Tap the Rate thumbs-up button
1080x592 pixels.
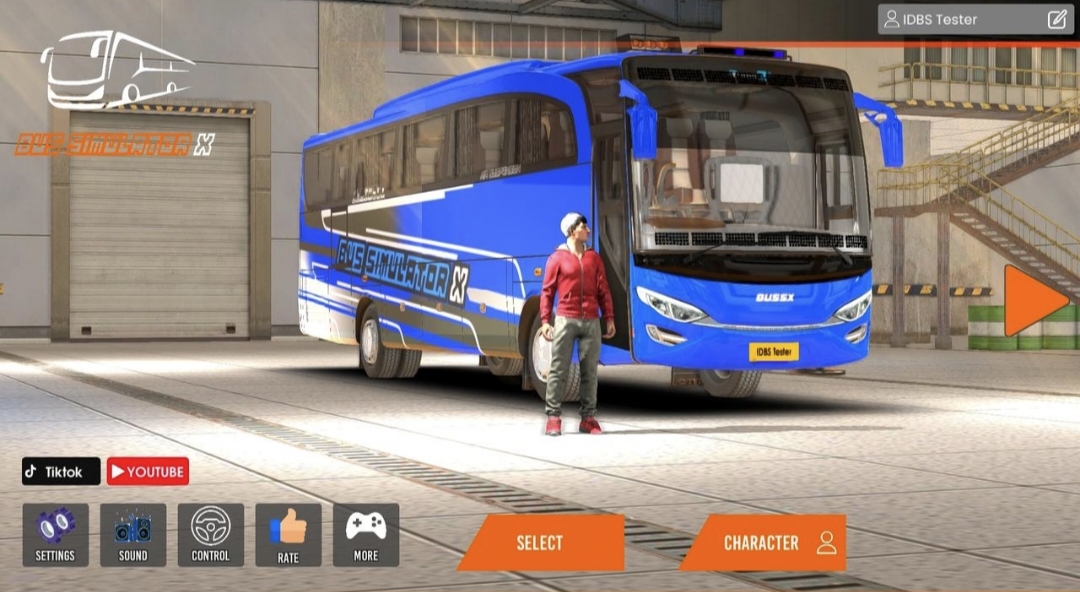(288, 535)
